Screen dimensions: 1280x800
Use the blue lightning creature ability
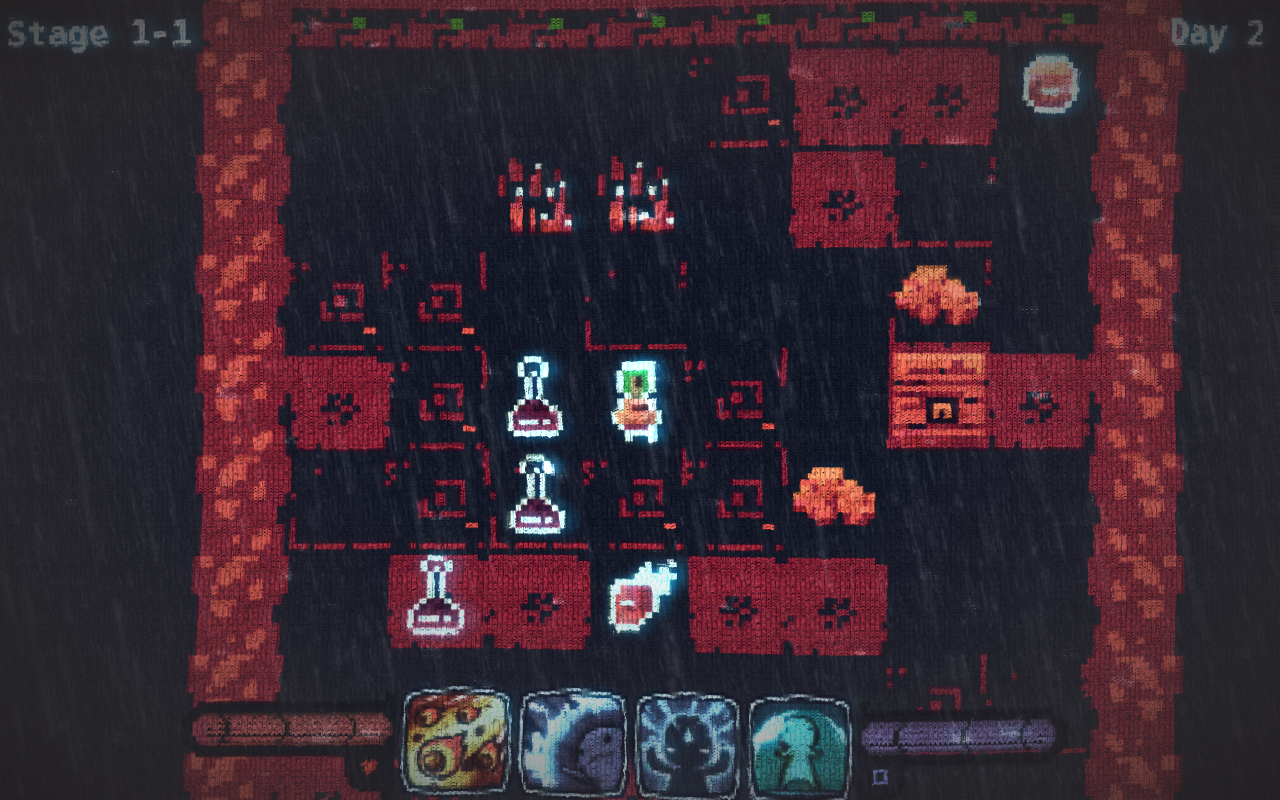coord(573,745)
